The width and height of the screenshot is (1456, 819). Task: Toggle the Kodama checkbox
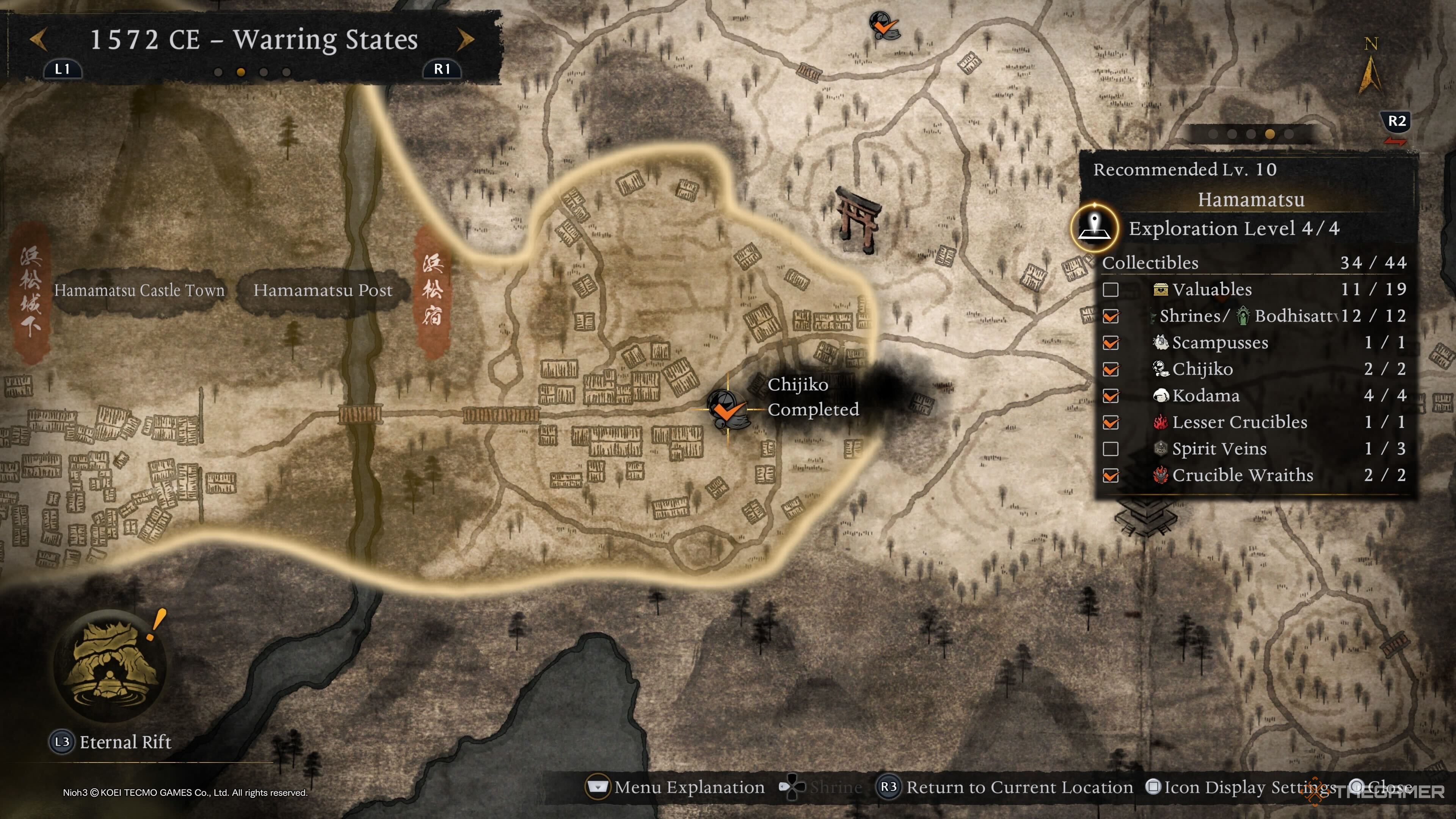tap(1111, 396)
